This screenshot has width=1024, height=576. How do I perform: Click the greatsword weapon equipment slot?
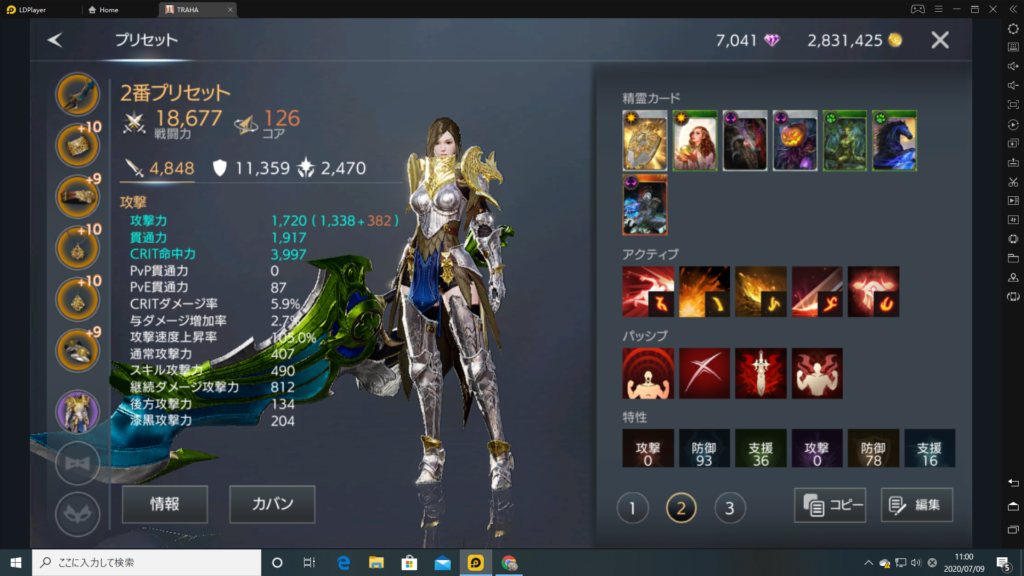76,94
